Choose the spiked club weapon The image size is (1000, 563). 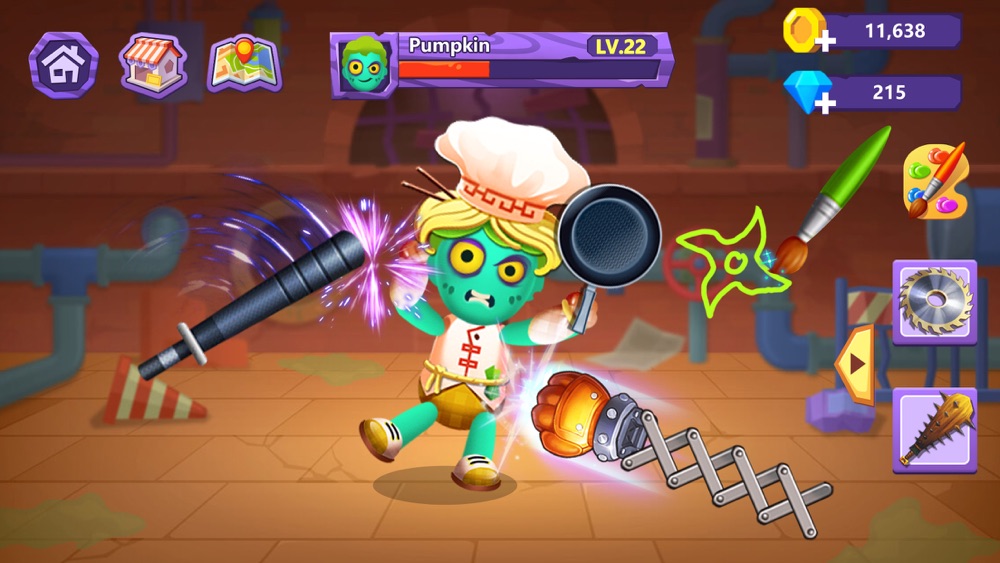coord(934,431)
